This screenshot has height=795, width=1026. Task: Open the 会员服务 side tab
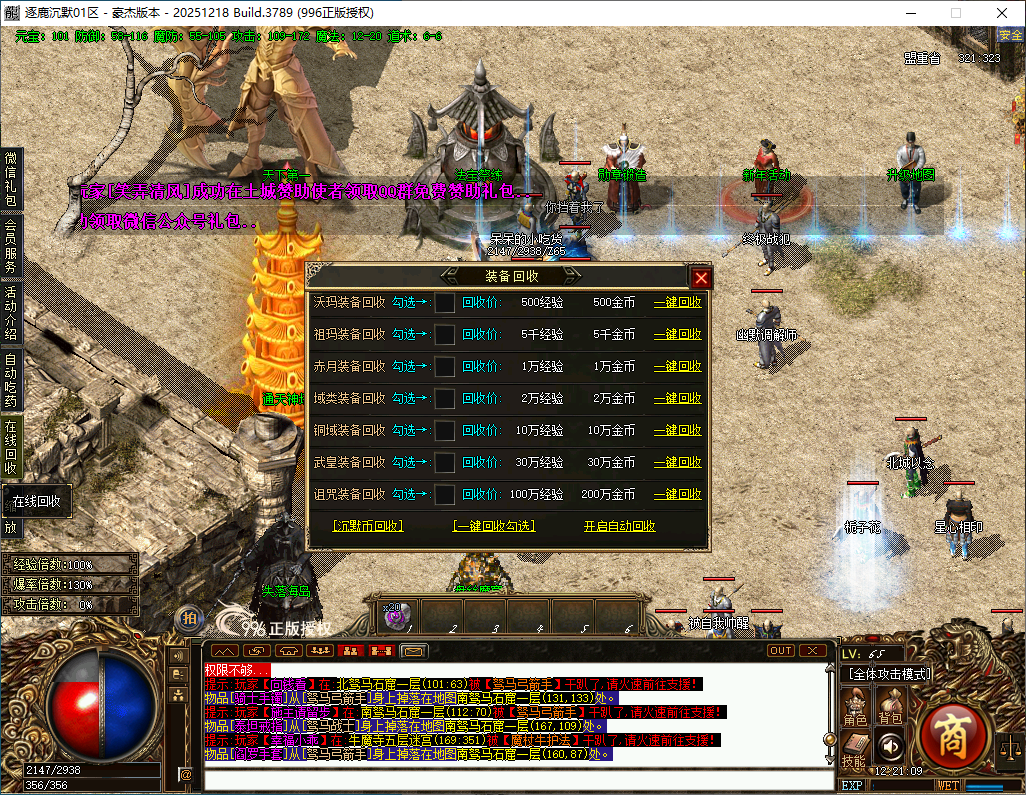[x=11, y=246]
